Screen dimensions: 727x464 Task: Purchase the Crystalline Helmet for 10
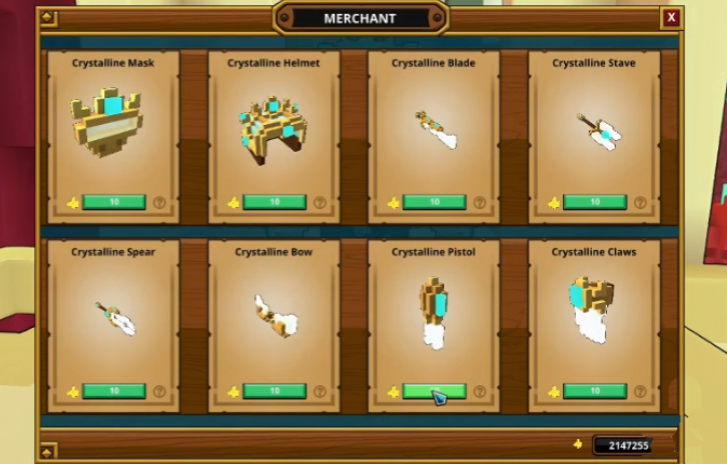tap(274, 202)
